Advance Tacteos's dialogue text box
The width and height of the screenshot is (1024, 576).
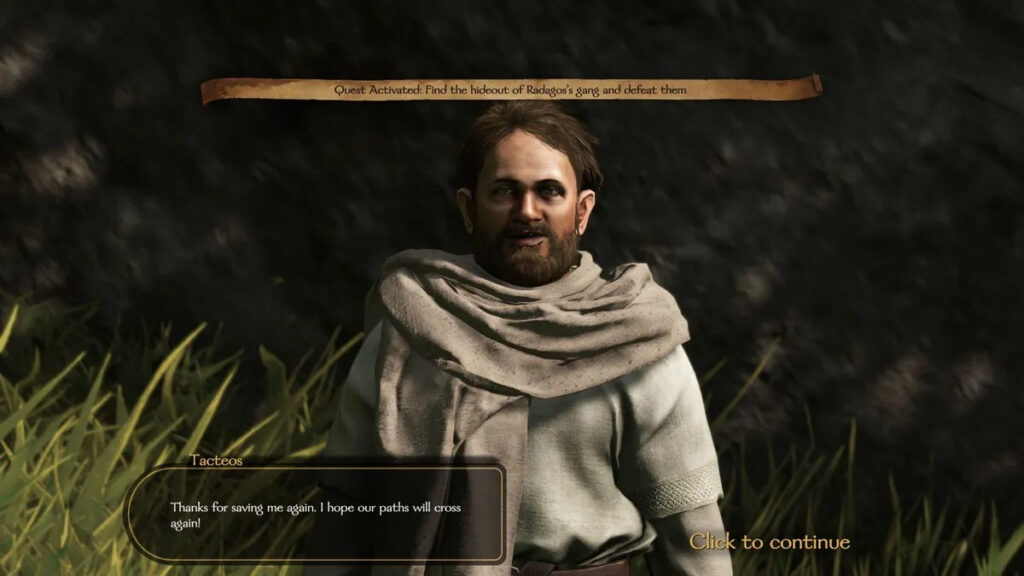tap(314, 514)
